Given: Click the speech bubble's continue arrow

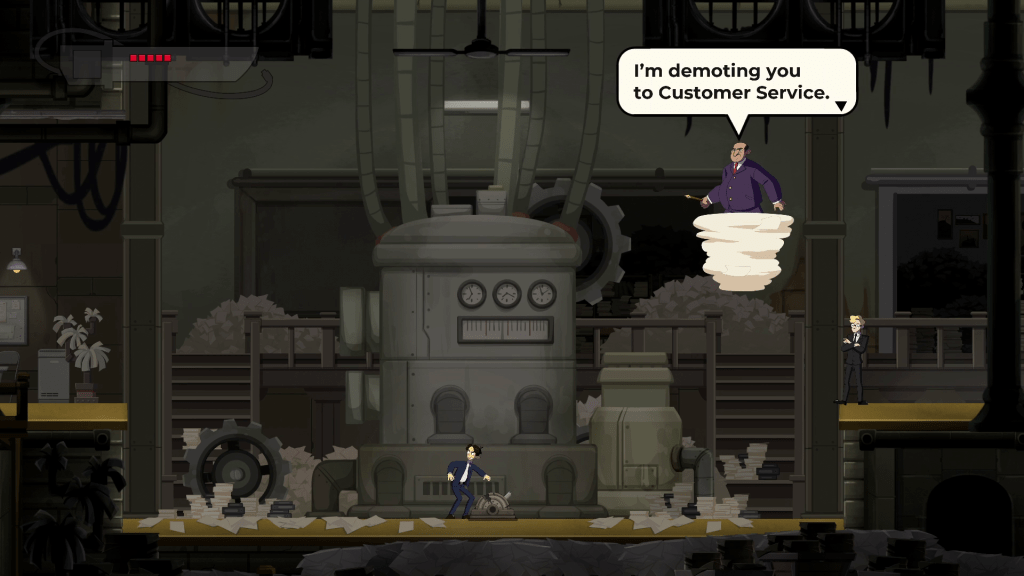Looking at the screenshot, I should pos(841,105).
